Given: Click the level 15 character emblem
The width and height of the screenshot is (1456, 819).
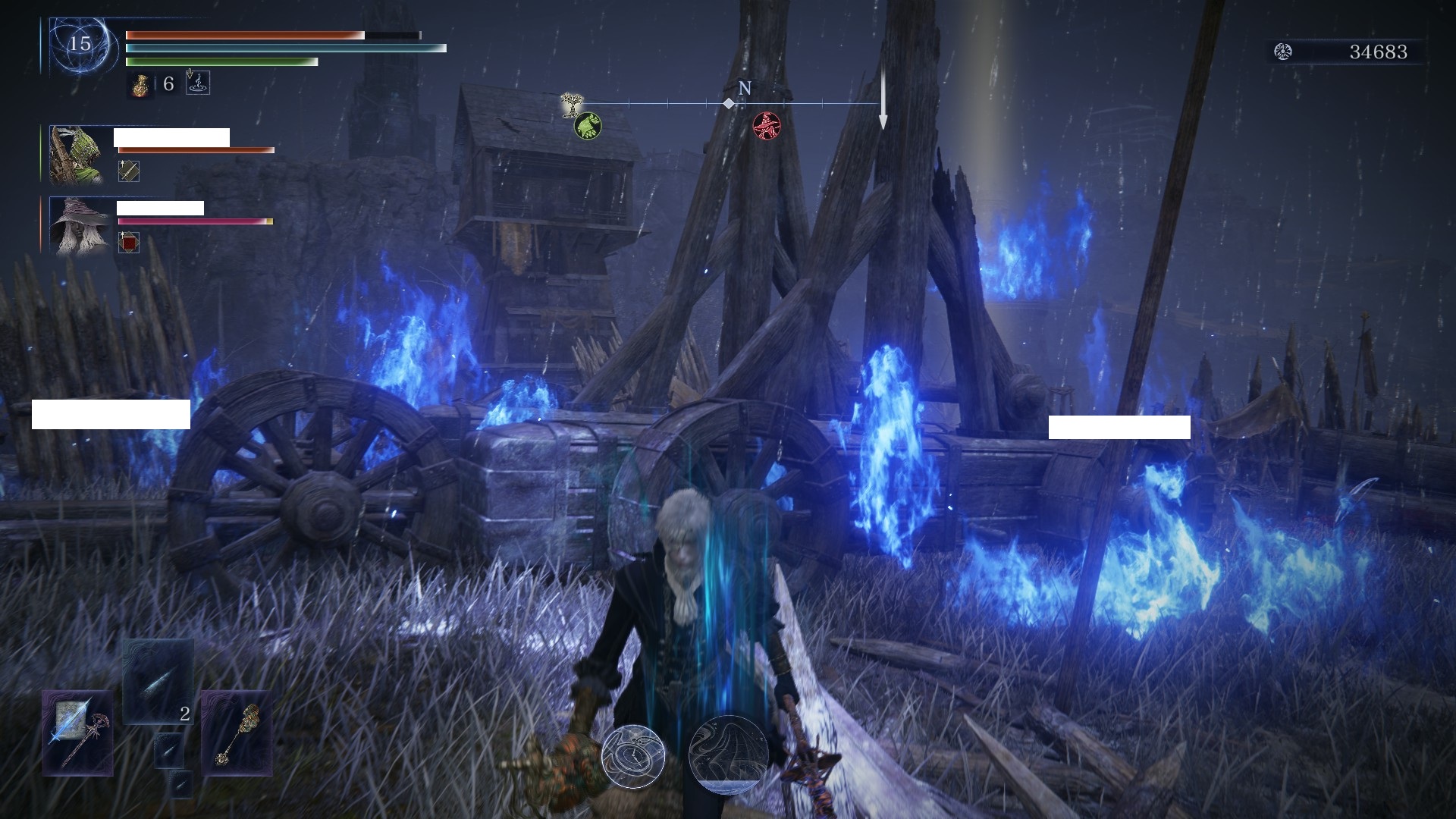Looking at the screenshot, I should click(x=80, y=44).
